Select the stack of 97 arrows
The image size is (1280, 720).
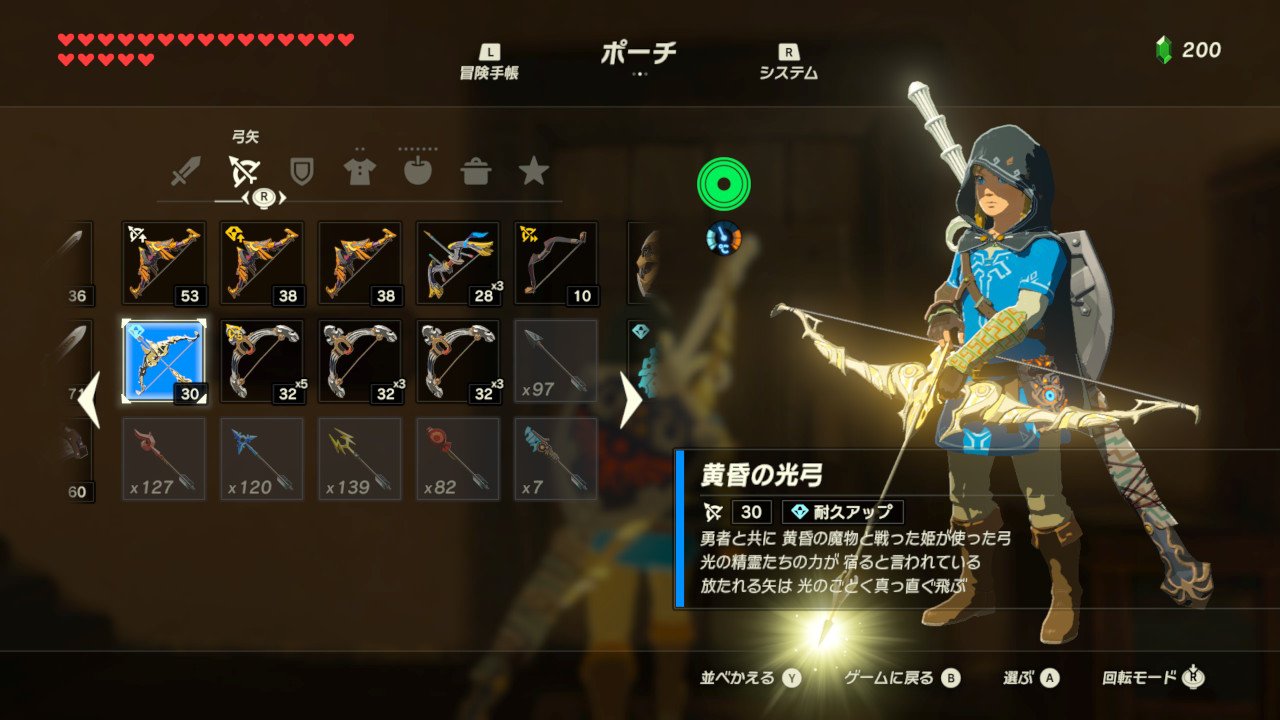coord(554,360)
